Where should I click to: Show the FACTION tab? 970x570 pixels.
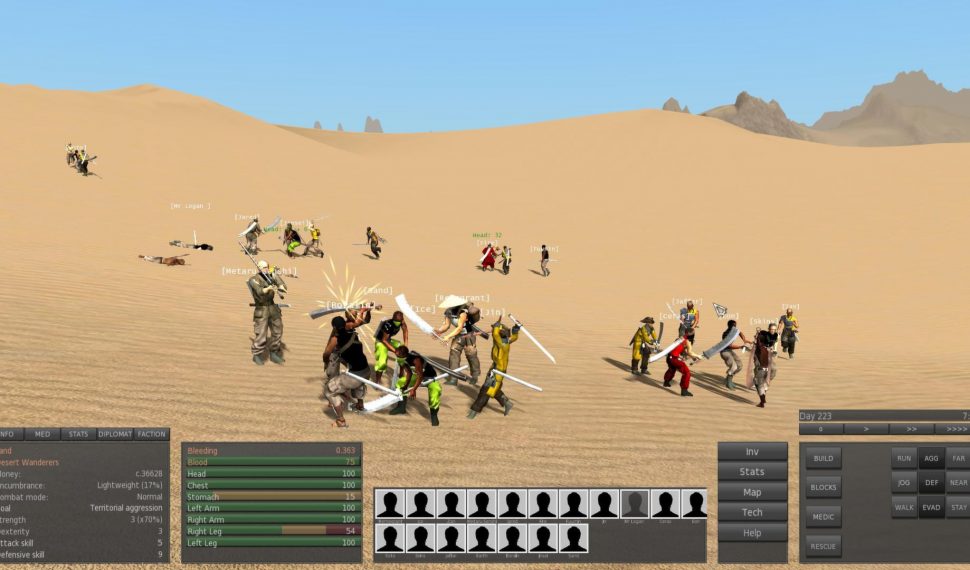pos(152,434)
